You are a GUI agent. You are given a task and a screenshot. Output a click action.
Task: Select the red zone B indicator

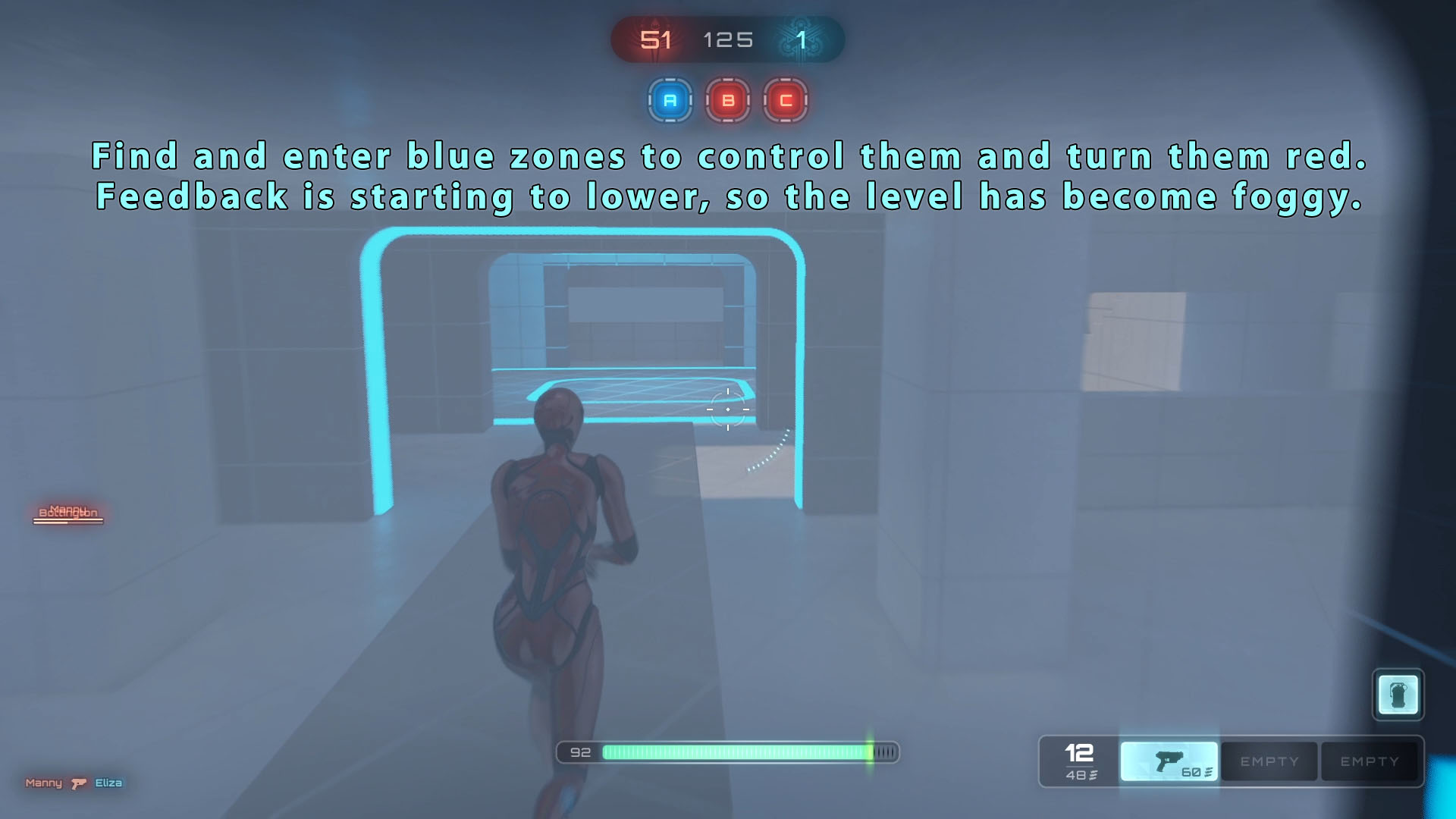tap(728, 100)
